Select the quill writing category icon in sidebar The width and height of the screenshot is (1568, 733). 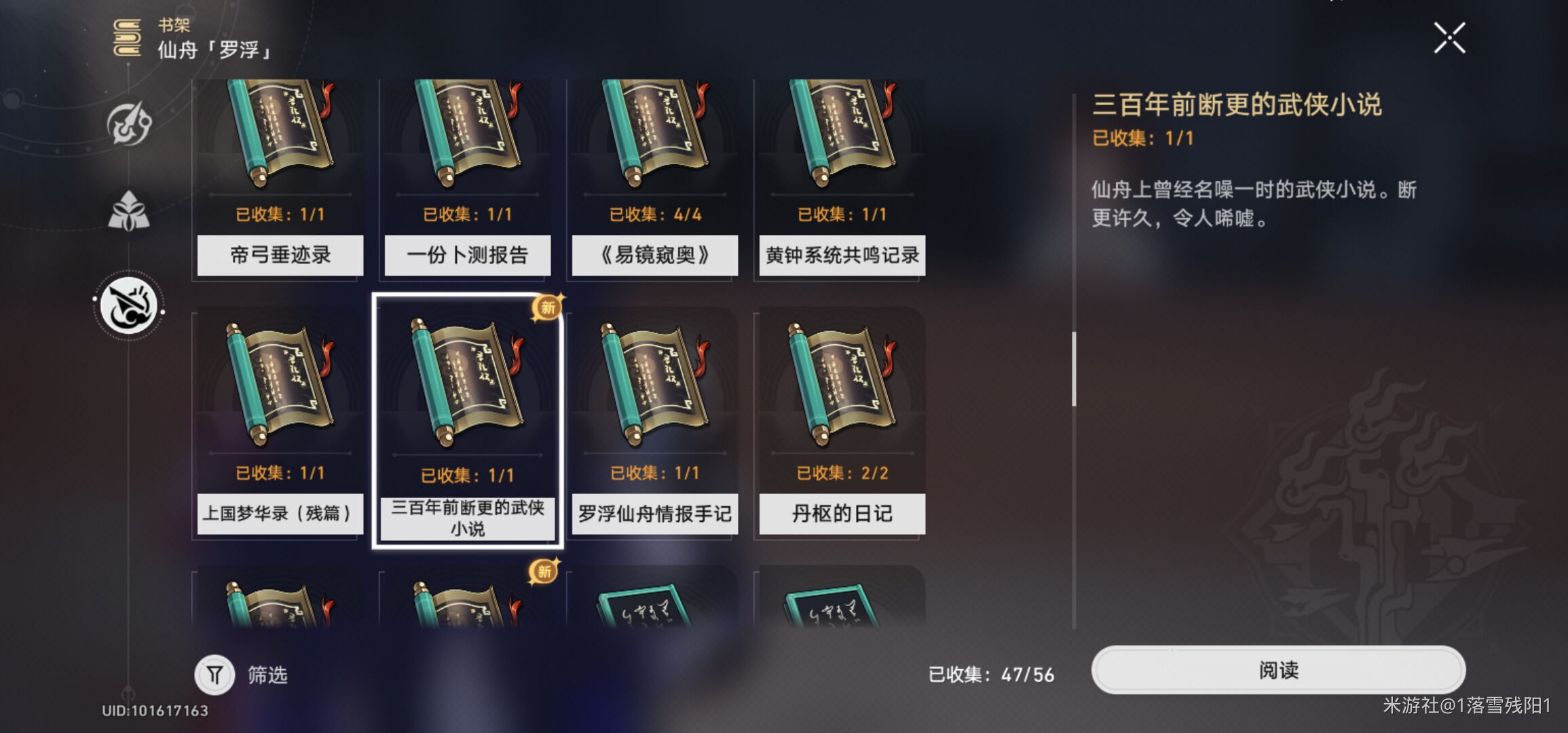129,306
